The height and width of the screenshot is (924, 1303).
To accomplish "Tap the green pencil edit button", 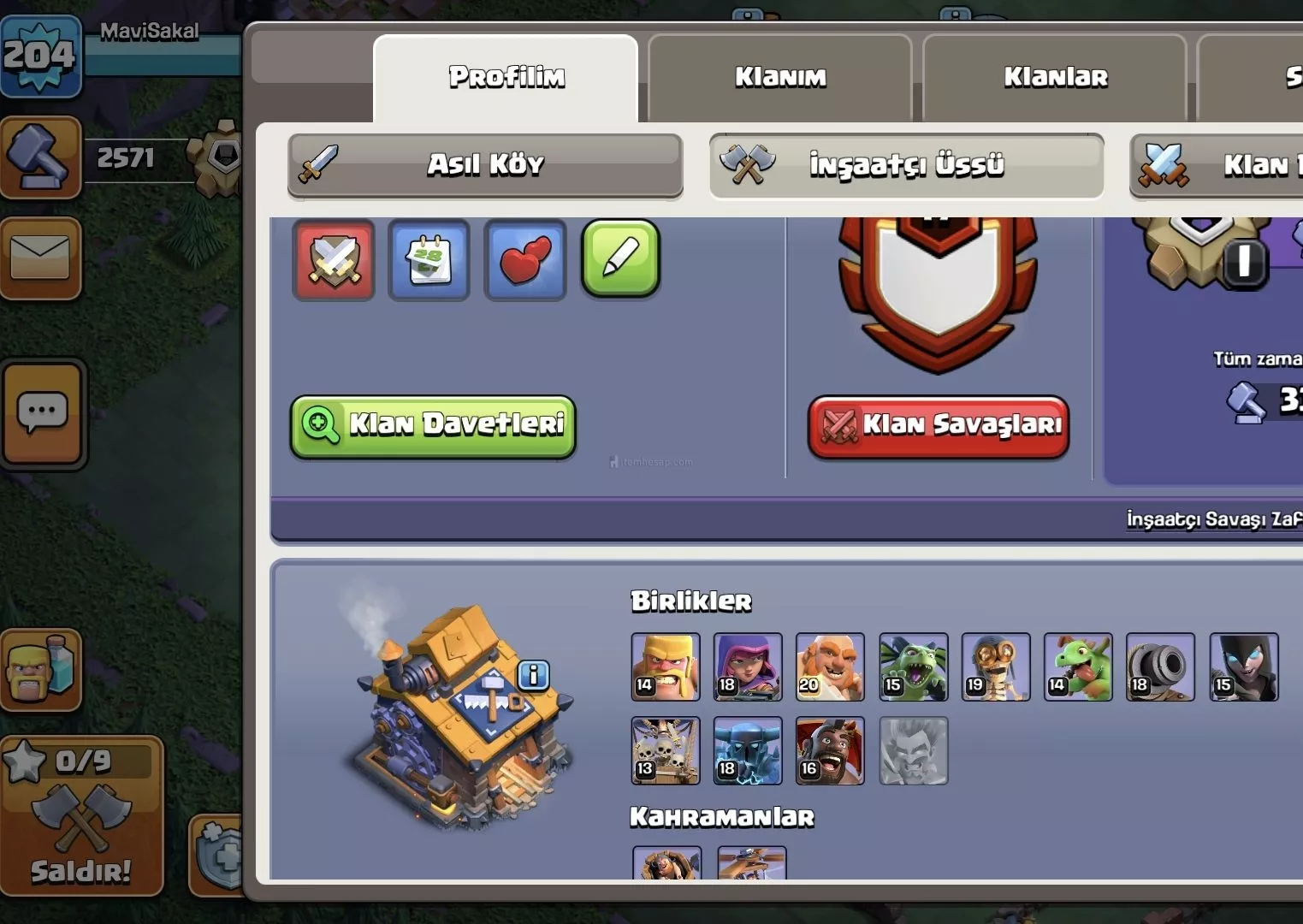I will coord(620,258).
